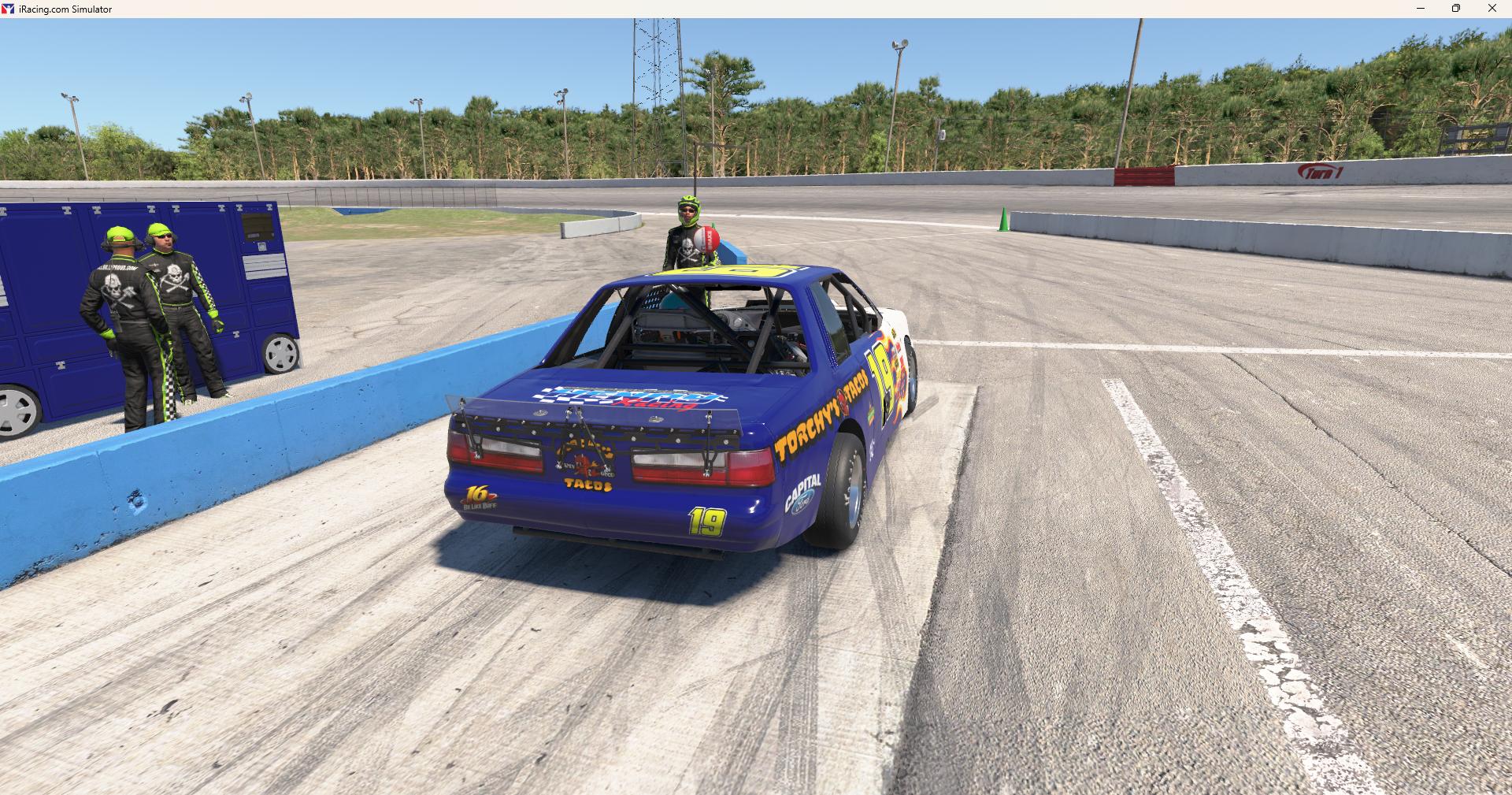The width and height of the screenshot is (1512, 795).
Task: Close the iRacing simulator window
Action: [1492, 9]
